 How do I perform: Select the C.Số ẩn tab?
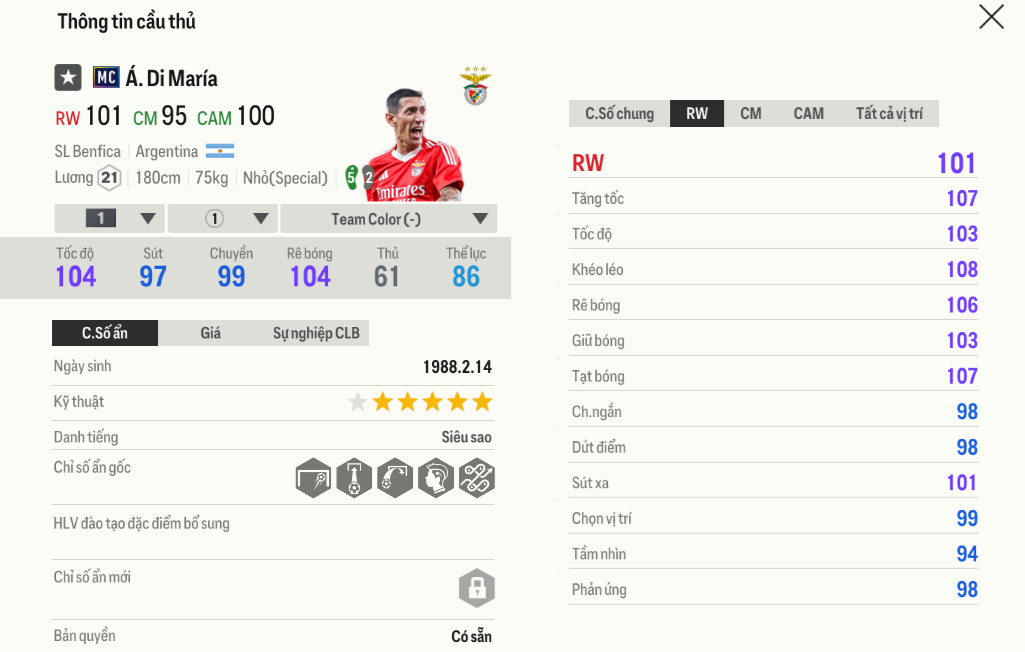click(105, 333)
